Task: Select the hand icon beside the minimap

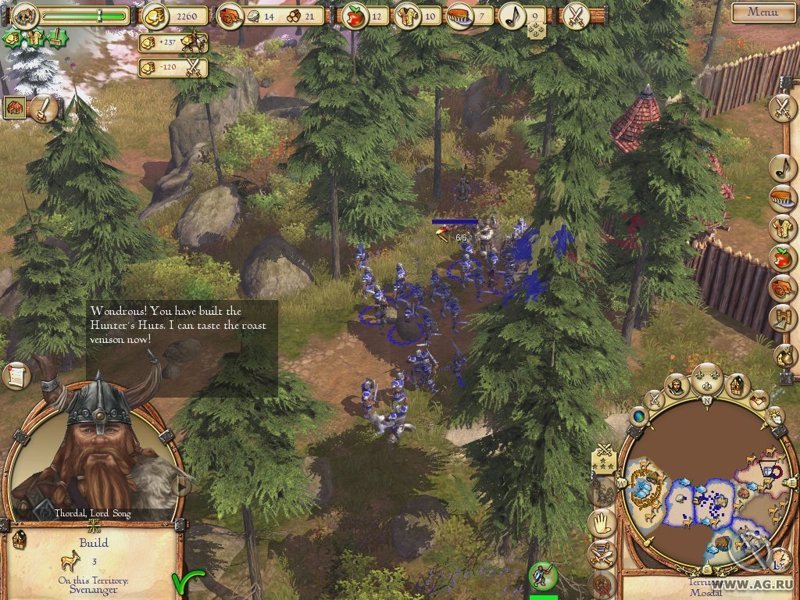Action: 603,522
